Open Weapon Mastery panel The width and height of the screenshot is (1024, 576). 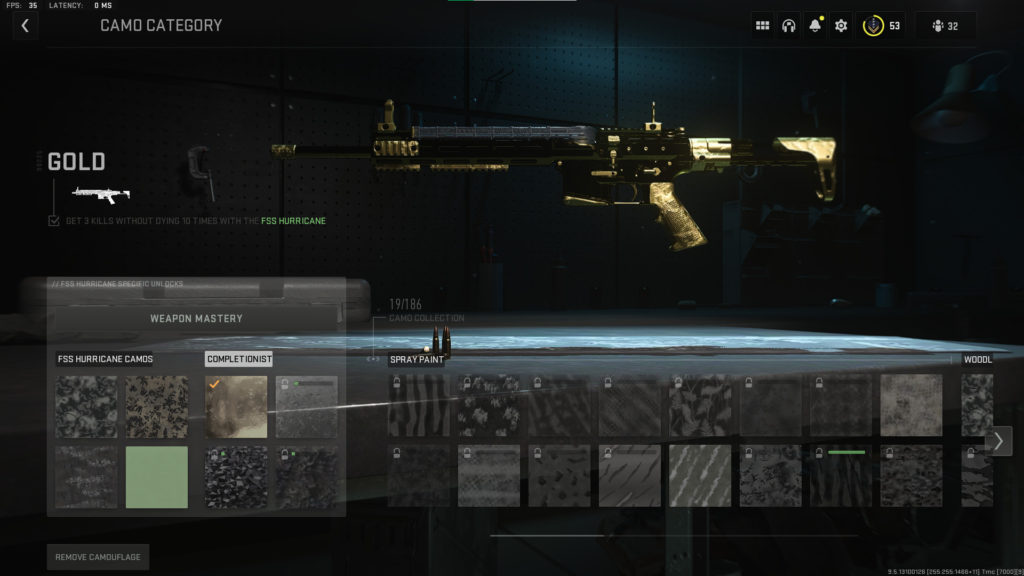196,319
